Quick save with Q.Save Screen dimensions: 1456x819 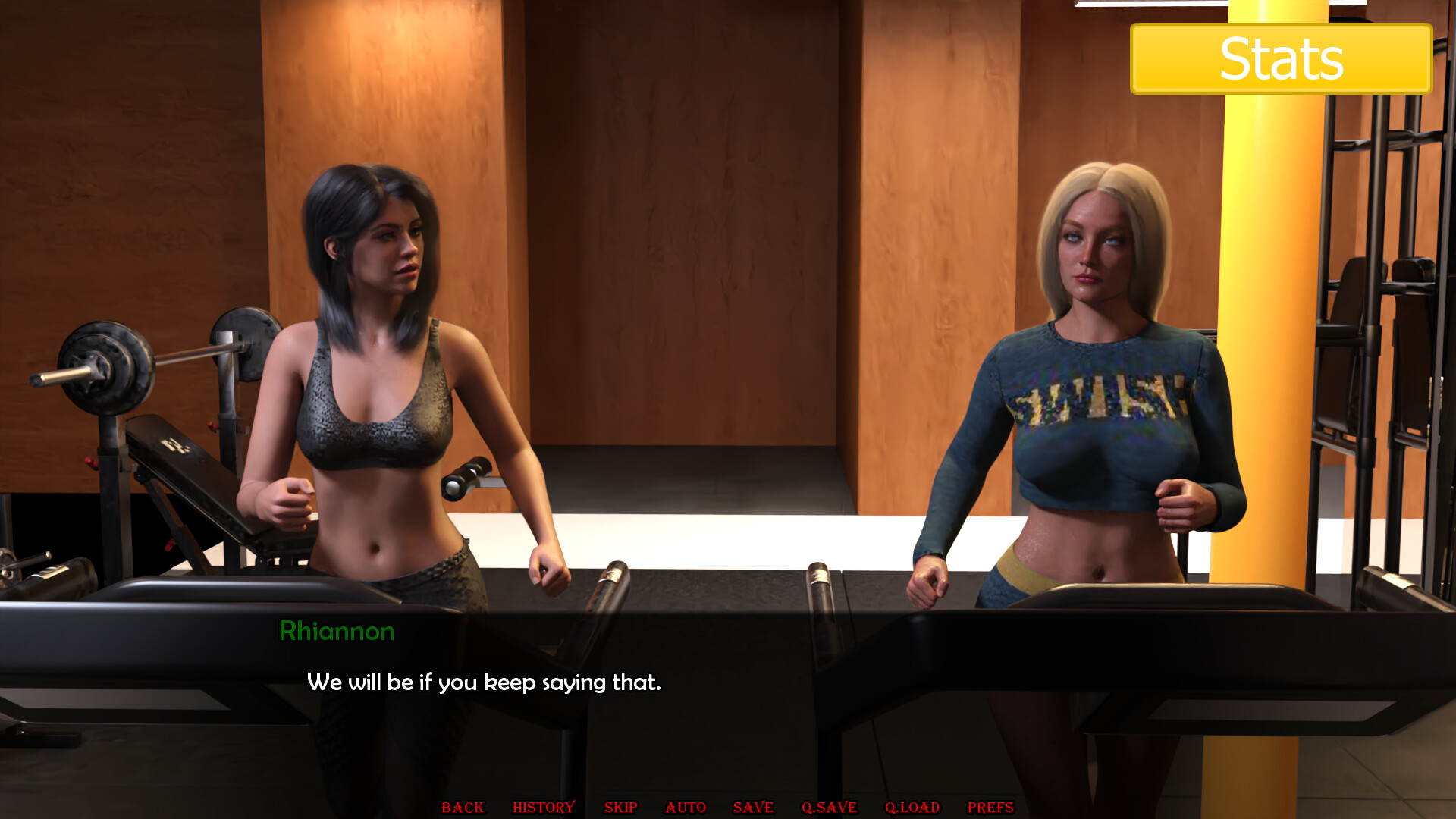tap(829, 808)
